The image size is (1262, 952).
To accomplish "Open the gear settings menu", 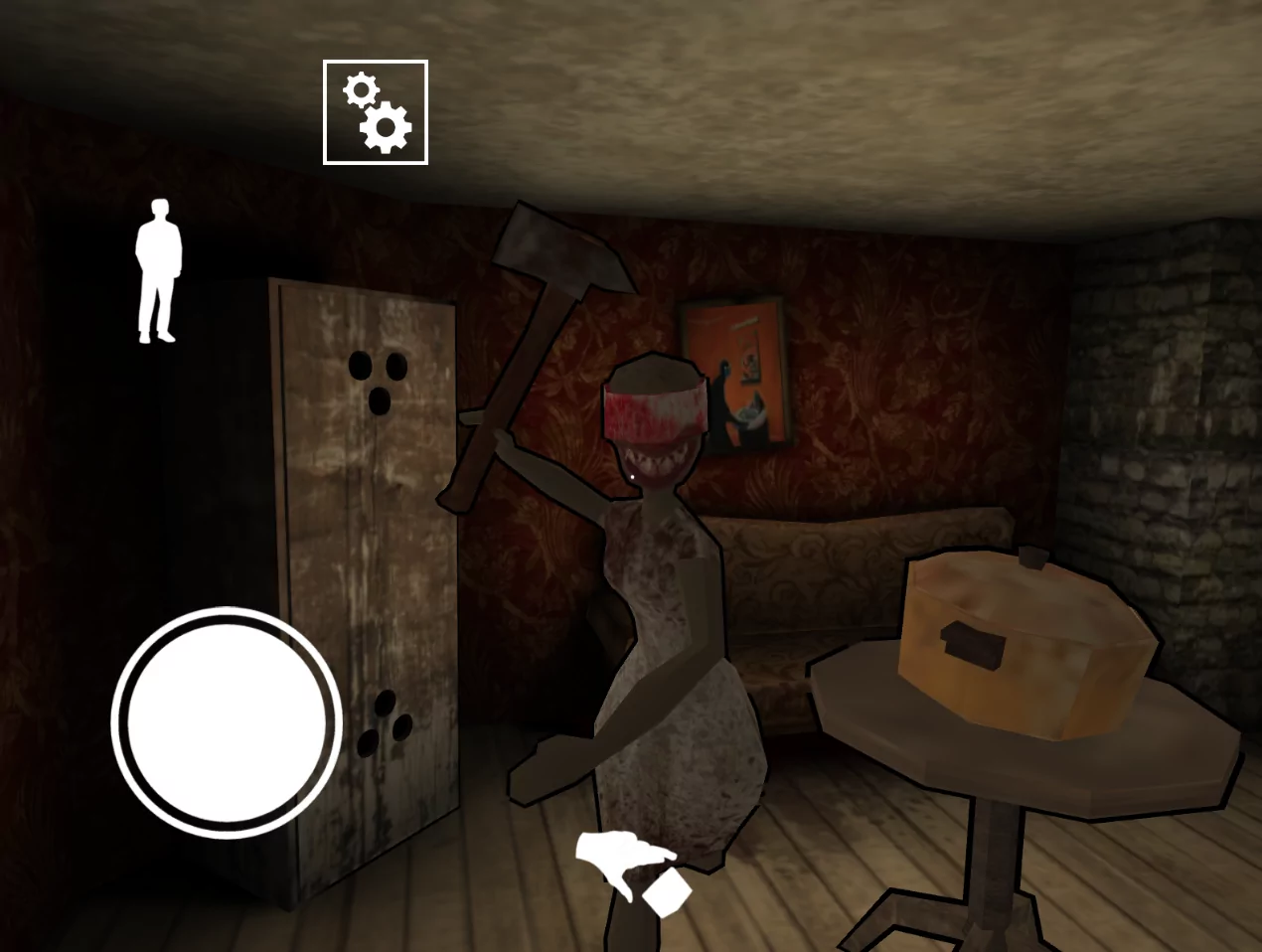I will pos(376,112).
